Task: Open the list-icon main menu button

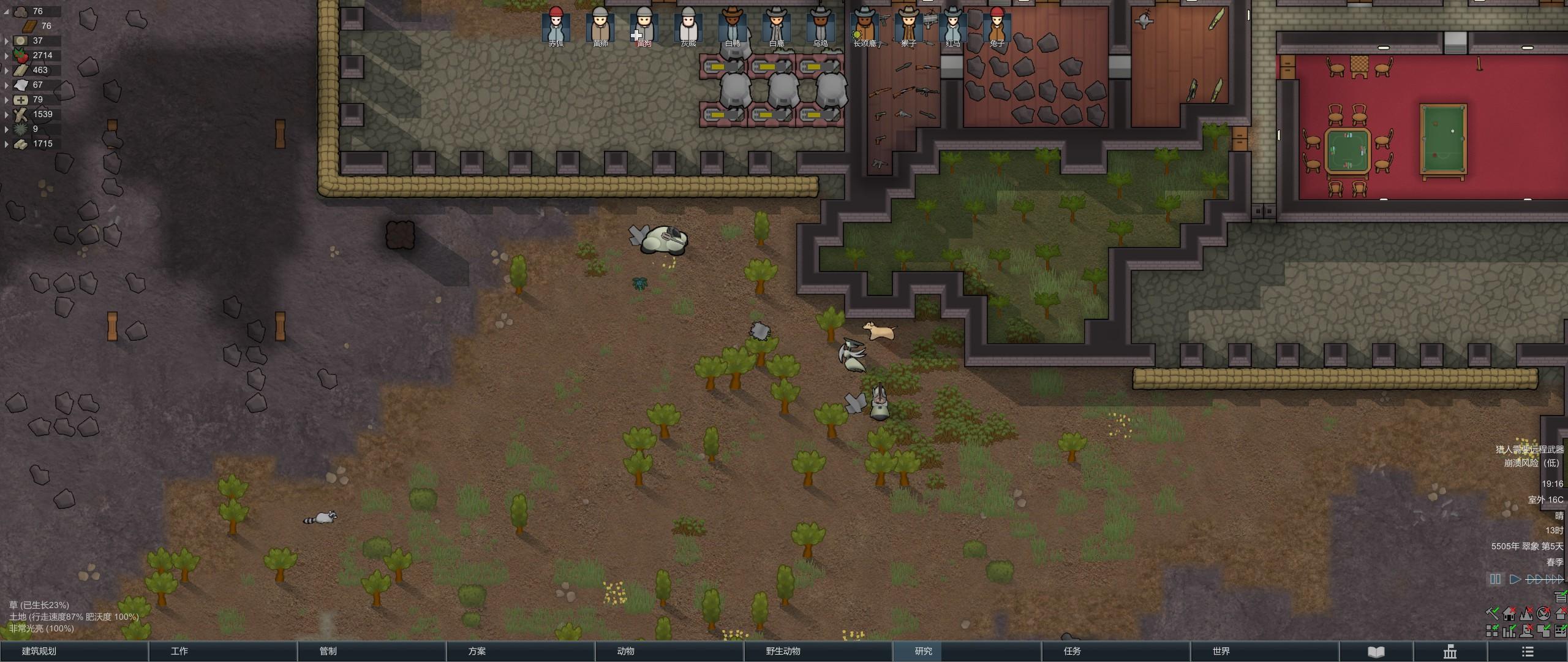Action: 1528,652
